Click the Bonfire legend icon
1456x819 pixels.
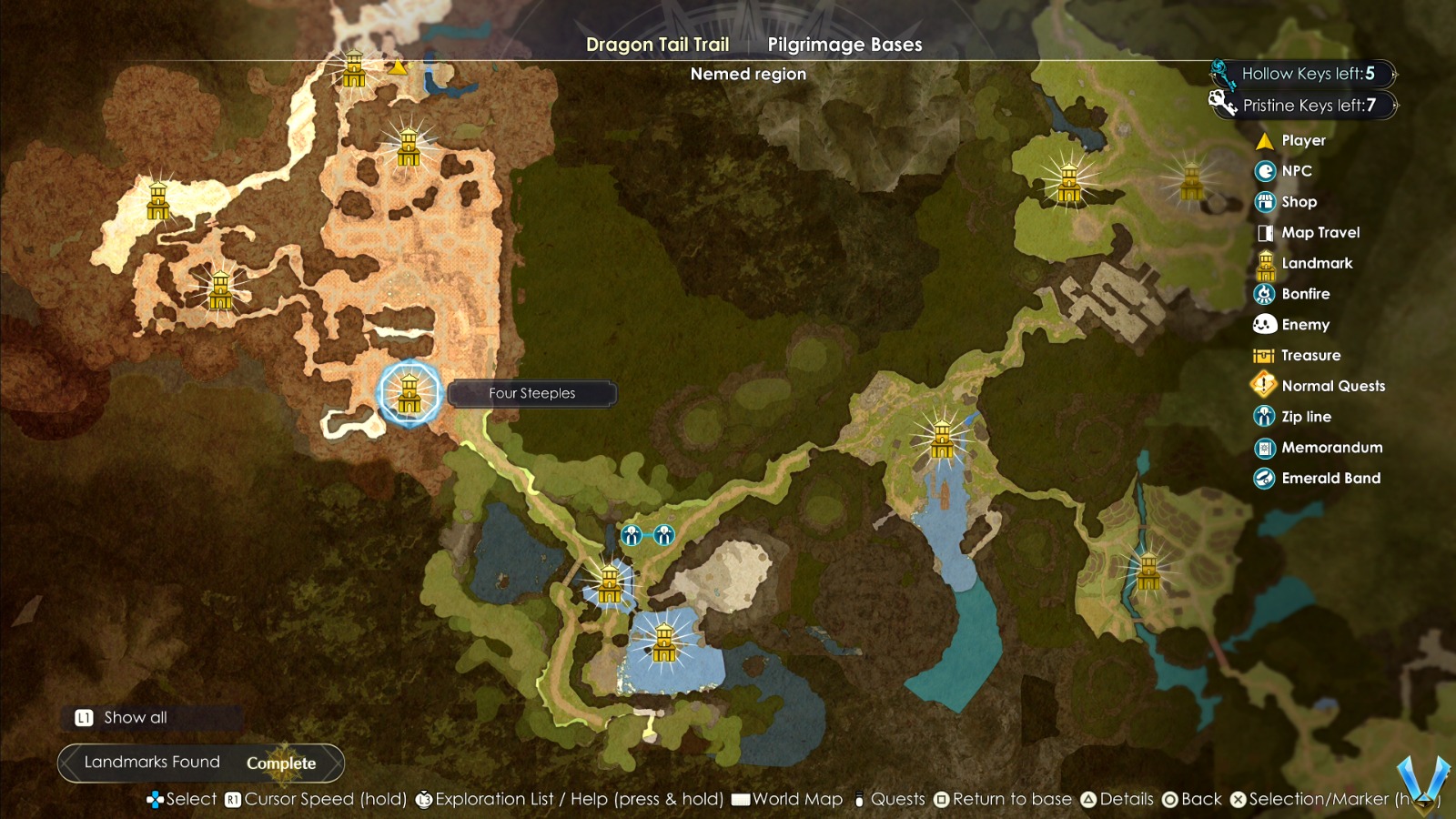(1262, 294)
